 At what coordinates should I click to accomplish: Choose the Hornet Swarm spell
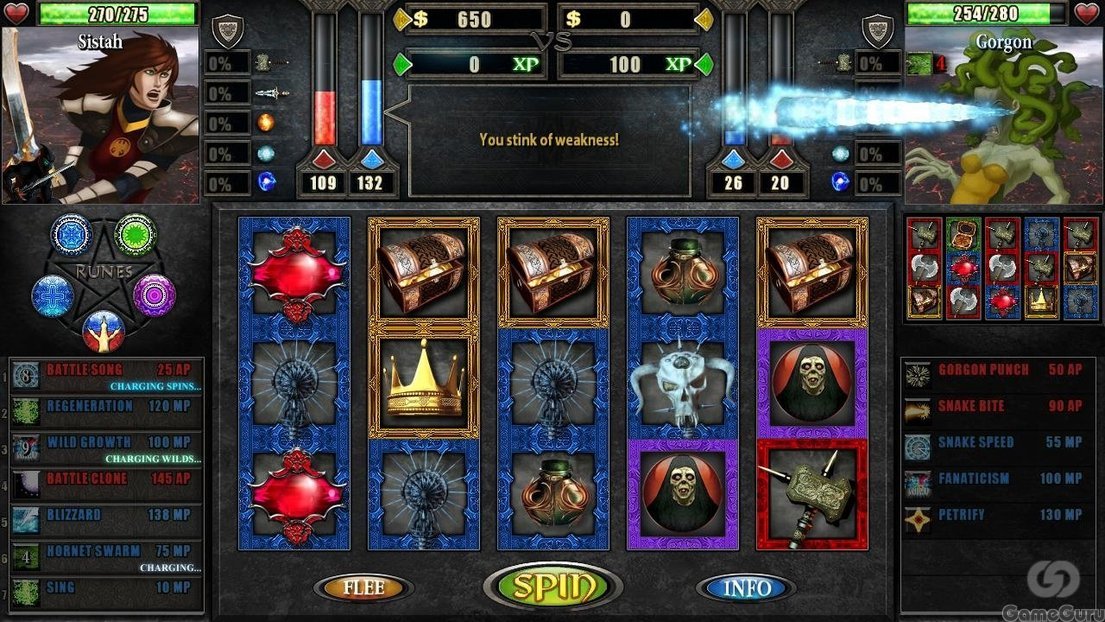tap(106, 553)
